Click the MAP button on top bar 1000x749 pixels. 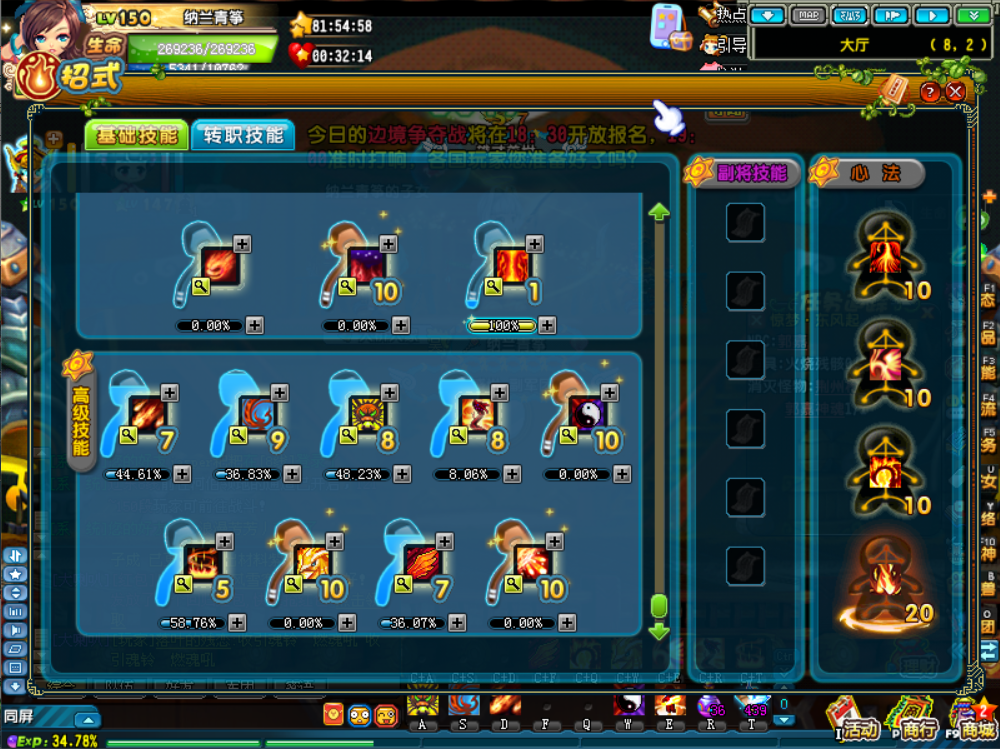click(x=809, y=15)
